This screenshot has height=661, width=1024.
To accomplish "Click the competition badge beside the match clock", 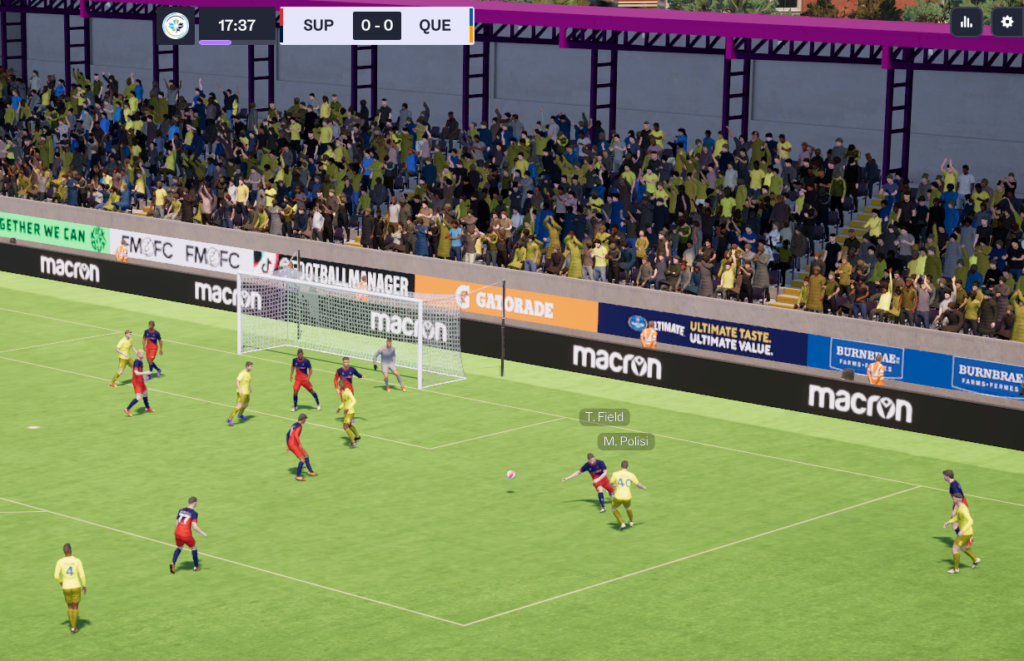I will (x=176, y=26).
